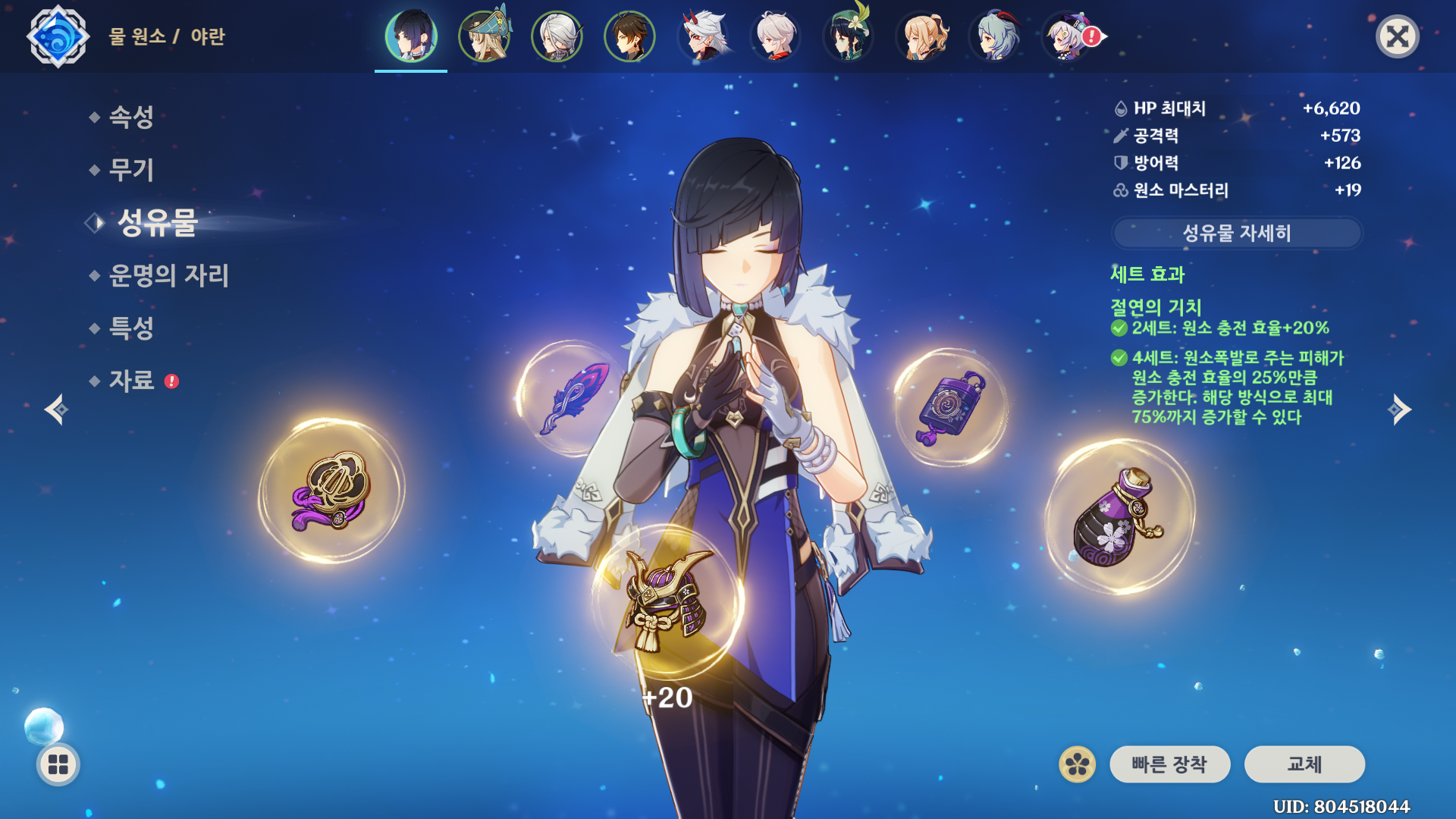Switch to the 무기 weapon section

pos(131,170)
